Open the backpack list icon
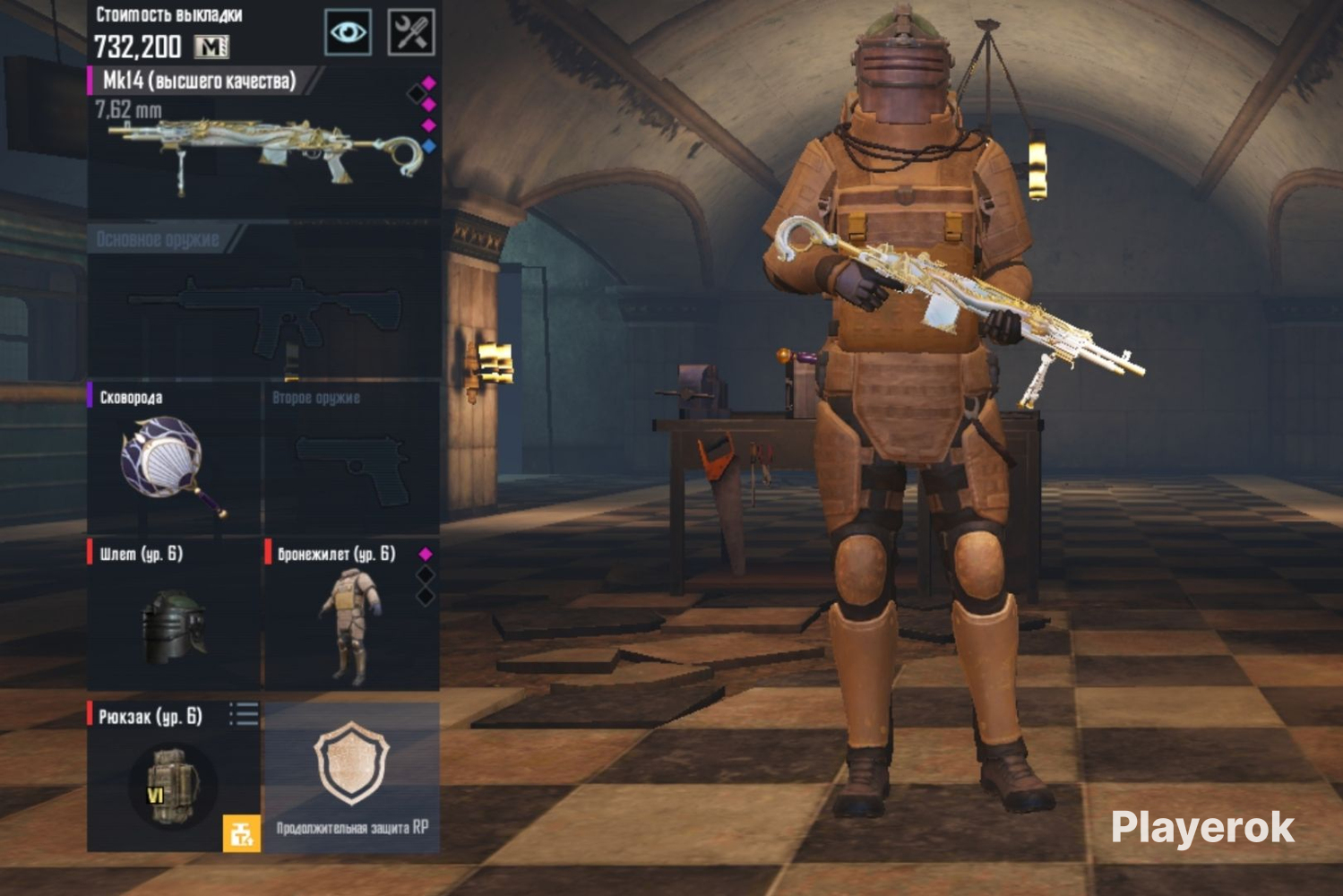This screenshot has width=1343, height=896. pyautogui.click(x=244, y=714)
